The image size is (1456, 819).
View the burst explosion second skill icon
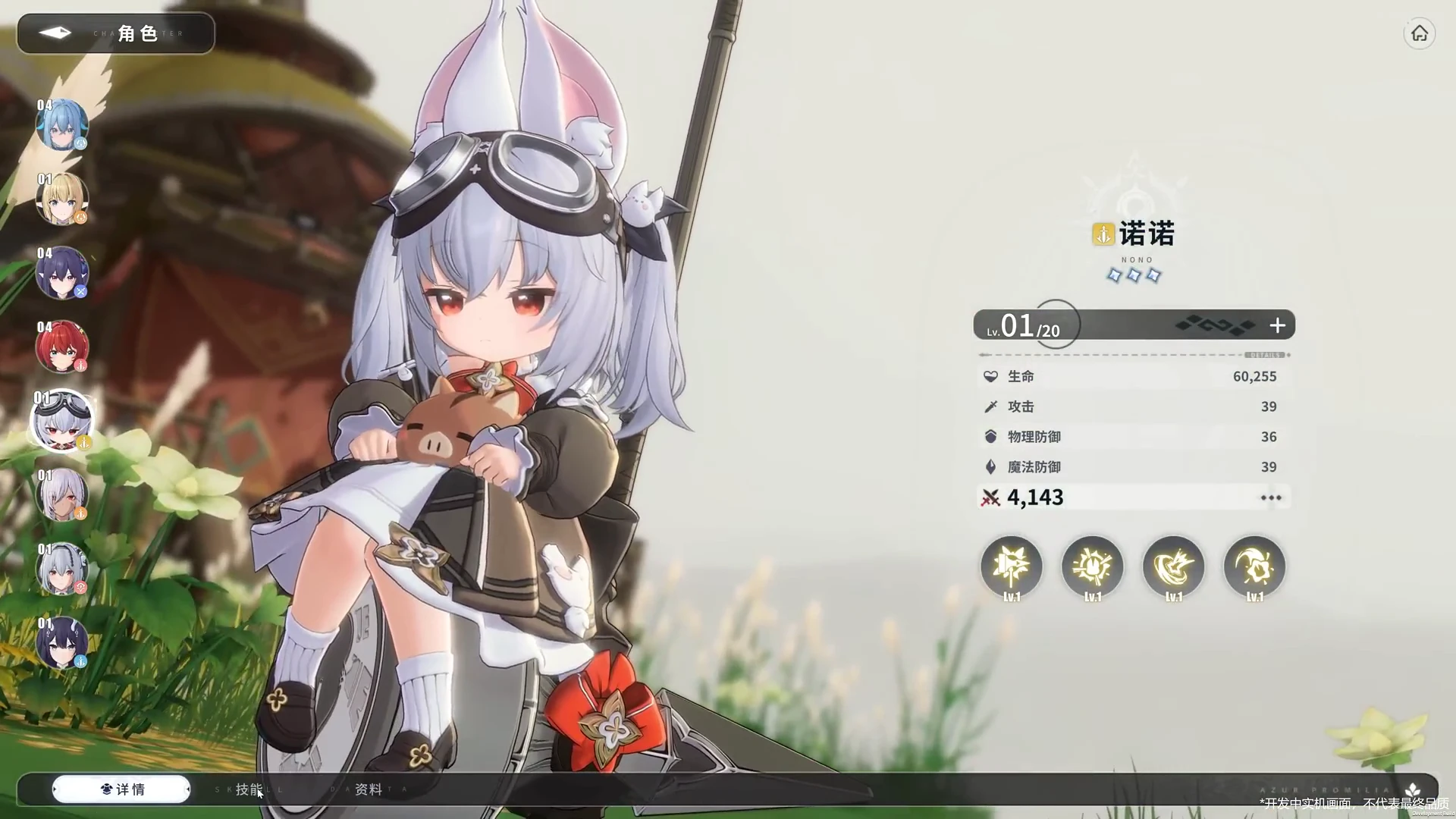(x=1093, y=566)
